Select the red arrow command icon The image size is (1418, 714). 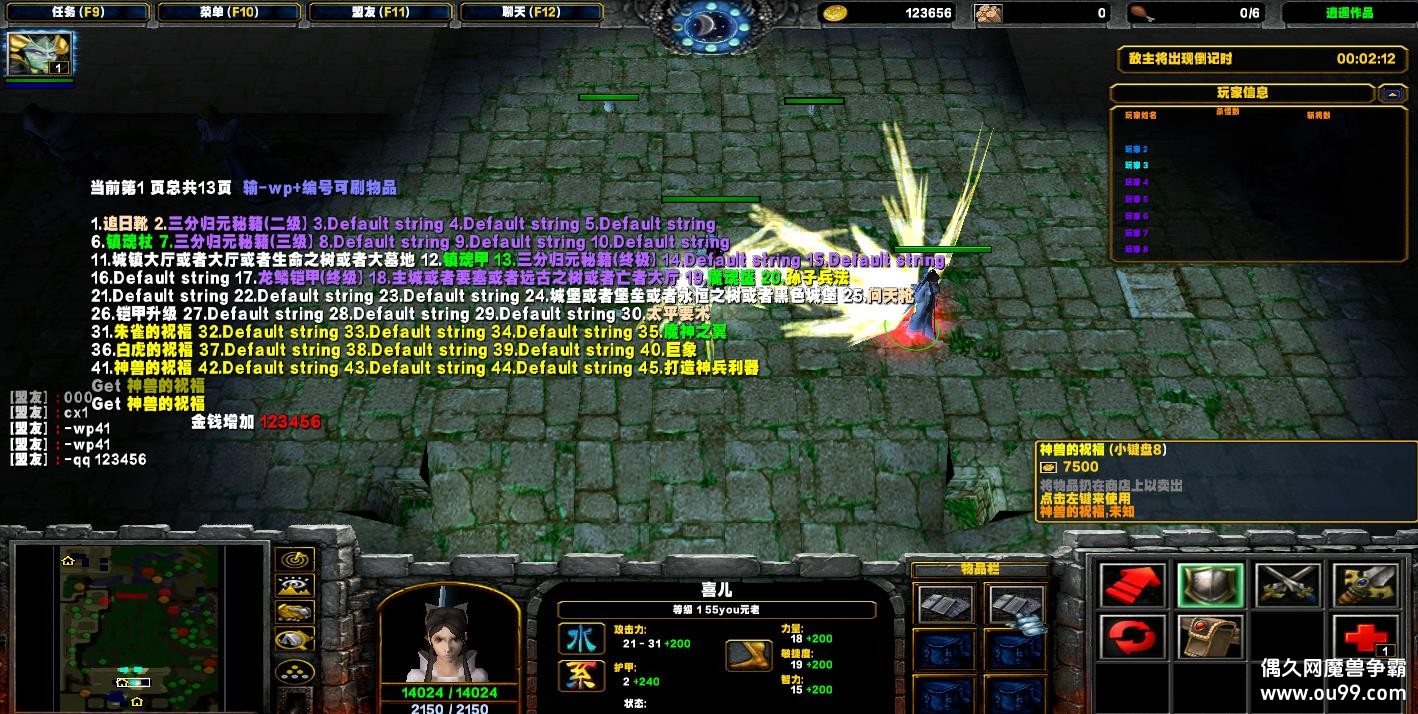point(1132,586)
